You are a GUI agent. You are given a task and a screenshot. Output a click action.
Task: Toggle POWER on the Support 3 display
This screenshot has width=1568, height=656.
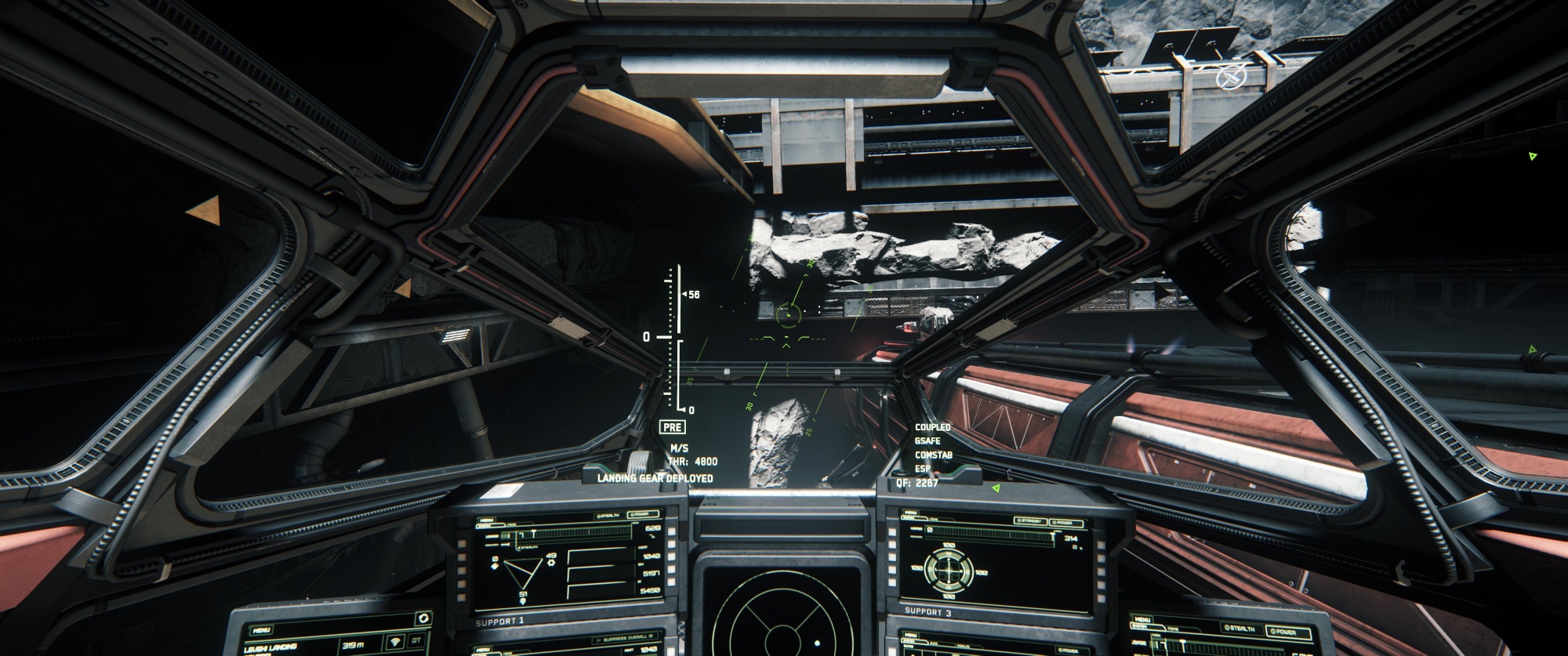(x=1065, y=522)
